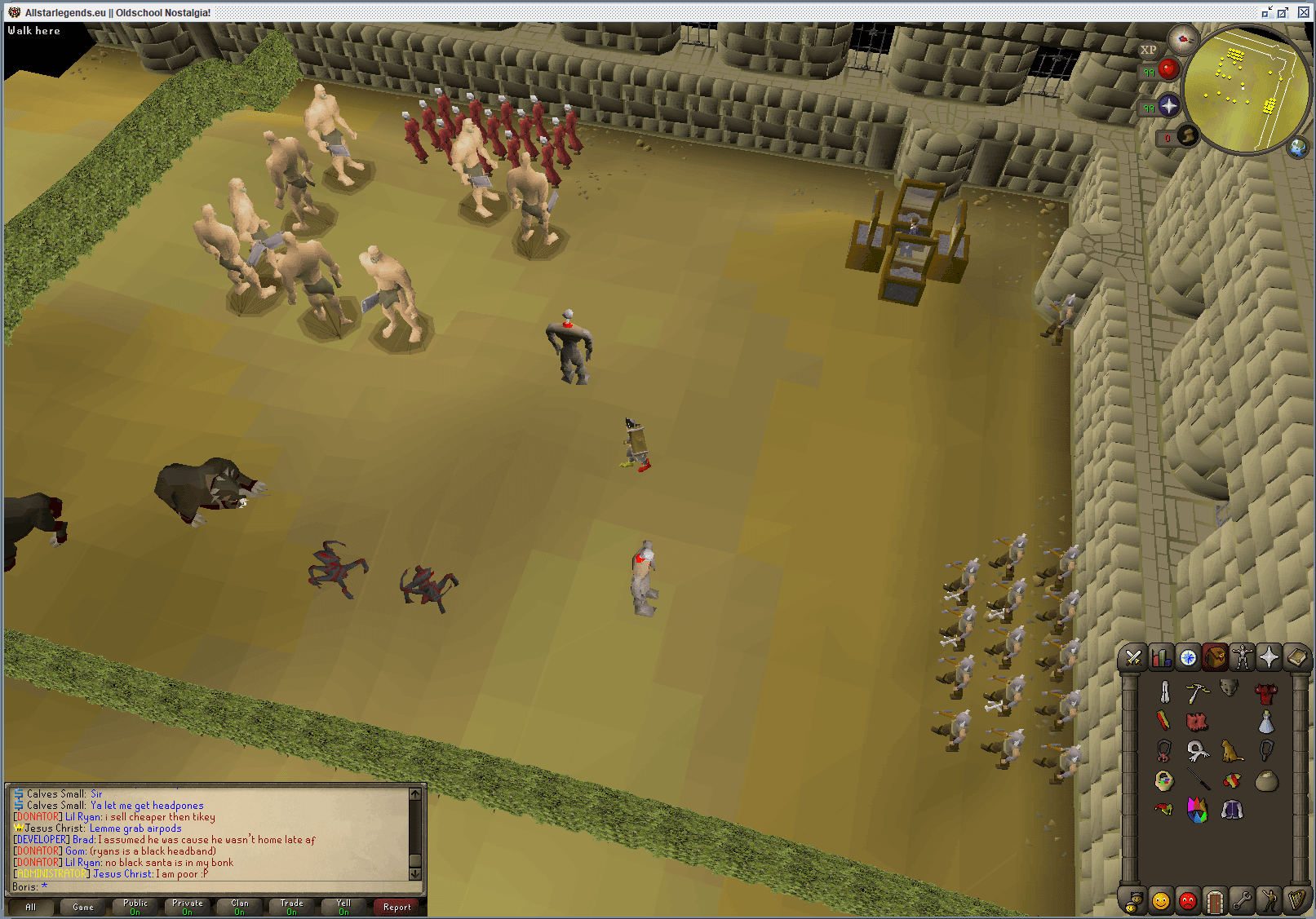Switch to the Game chat tab
The height and width of the screenshot is (919, 1316).
tap(82, 906)
